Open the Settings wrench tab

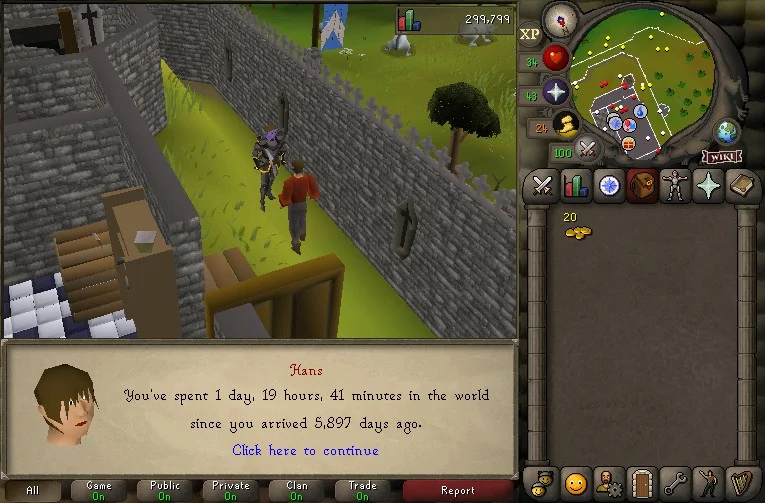point(675,482)
